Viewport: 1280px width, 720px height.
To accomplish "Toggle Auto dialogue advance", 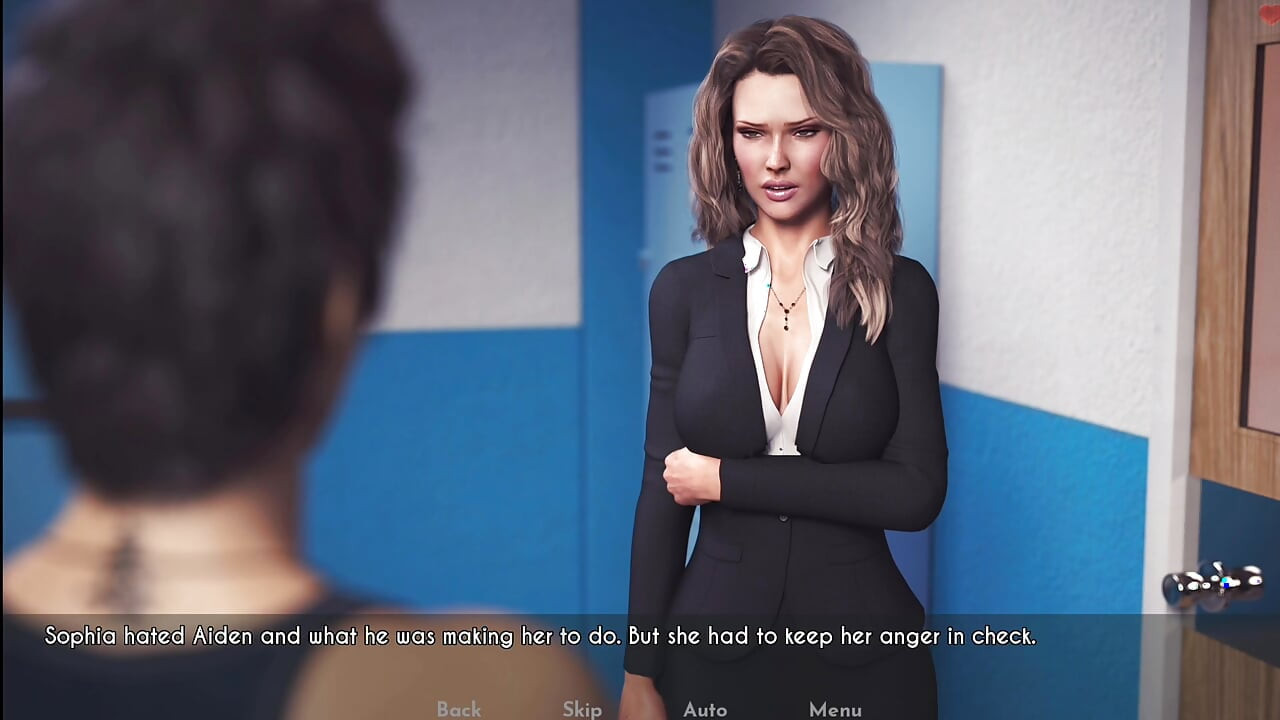I will tap(705, 709).
